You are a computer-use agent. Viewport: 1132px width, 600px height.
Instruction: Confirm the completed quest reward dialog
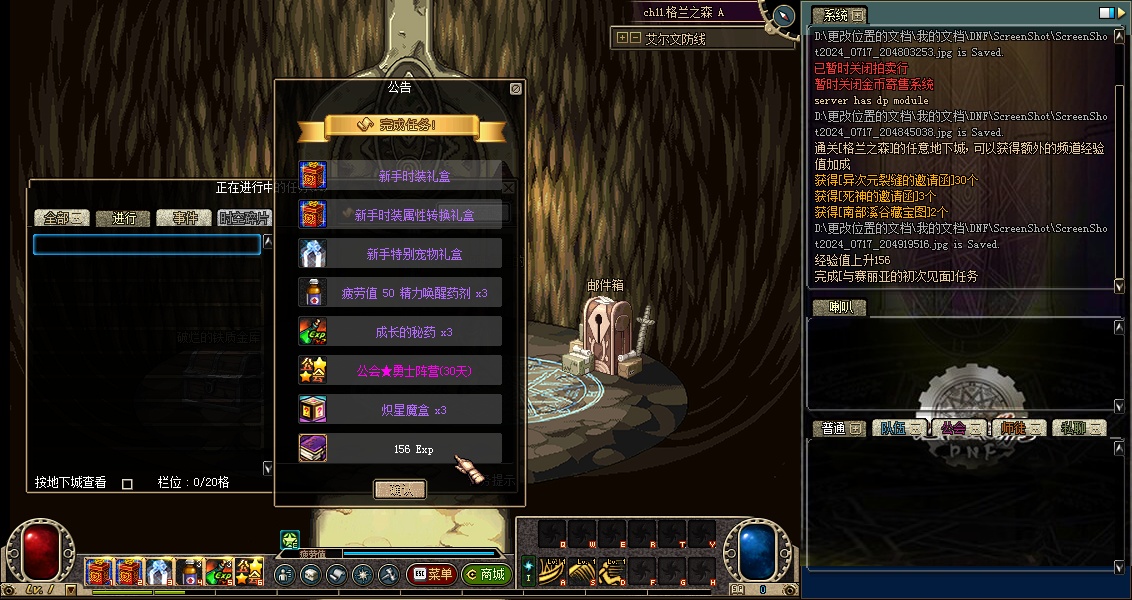coord(400,489)
